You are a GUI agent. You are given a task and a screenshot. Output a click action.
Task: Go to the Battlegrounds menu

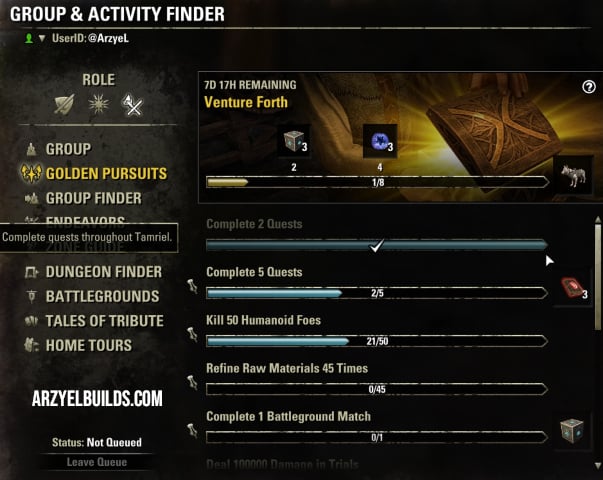[x=101, y=296]
